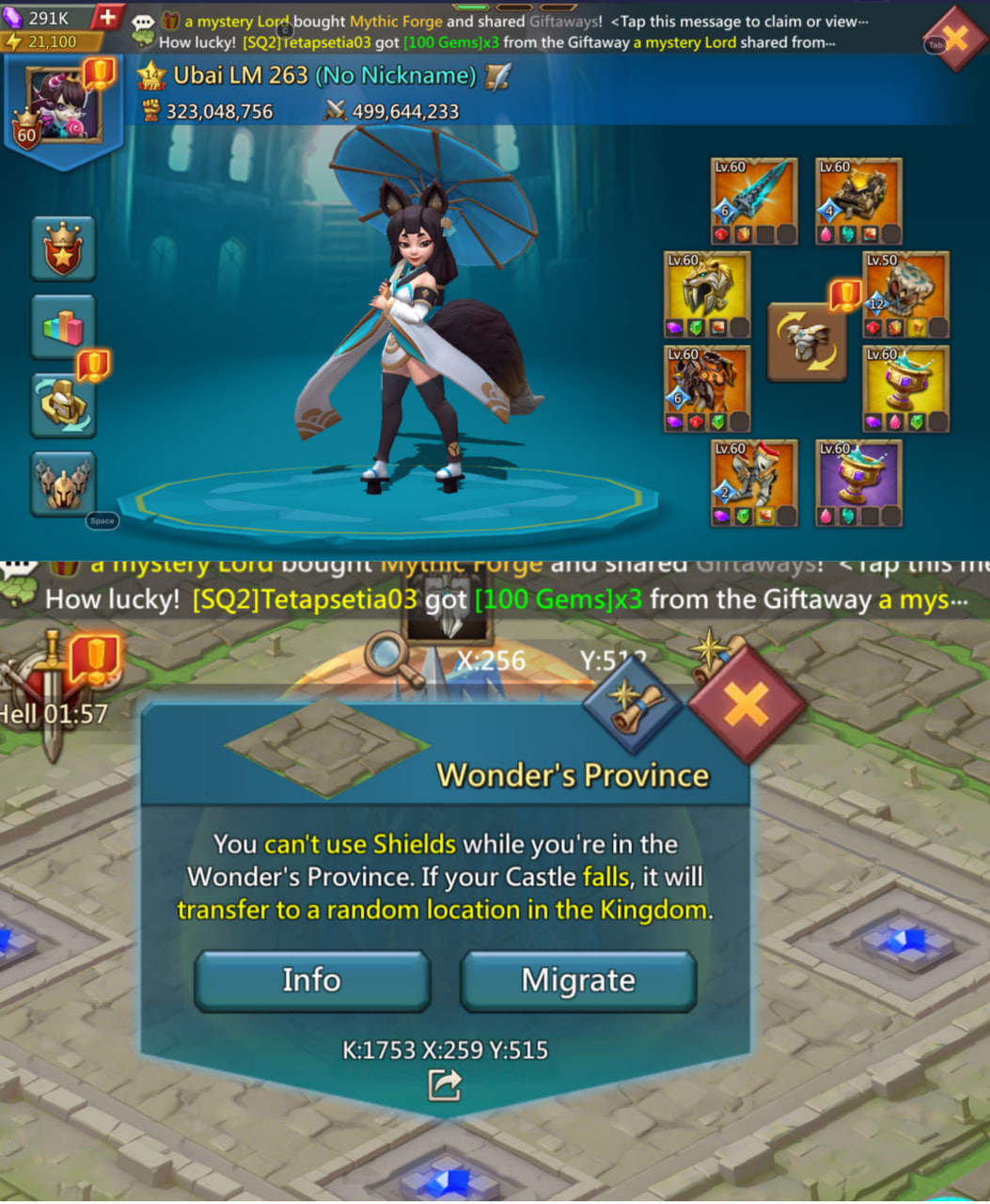The width and height of the screenshot is (990, 1204).
Task: Tap the red plus to buy gems
Action: [x=107, y=18]
